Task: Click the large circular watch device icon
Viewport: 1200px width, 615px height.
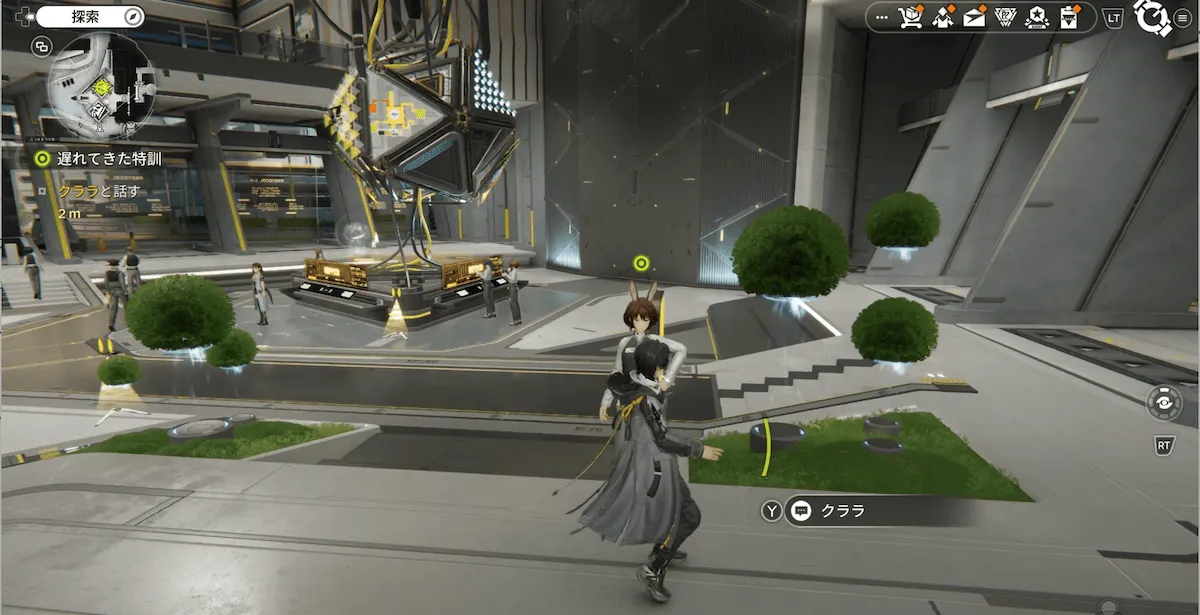Action: pos(1151,17)
